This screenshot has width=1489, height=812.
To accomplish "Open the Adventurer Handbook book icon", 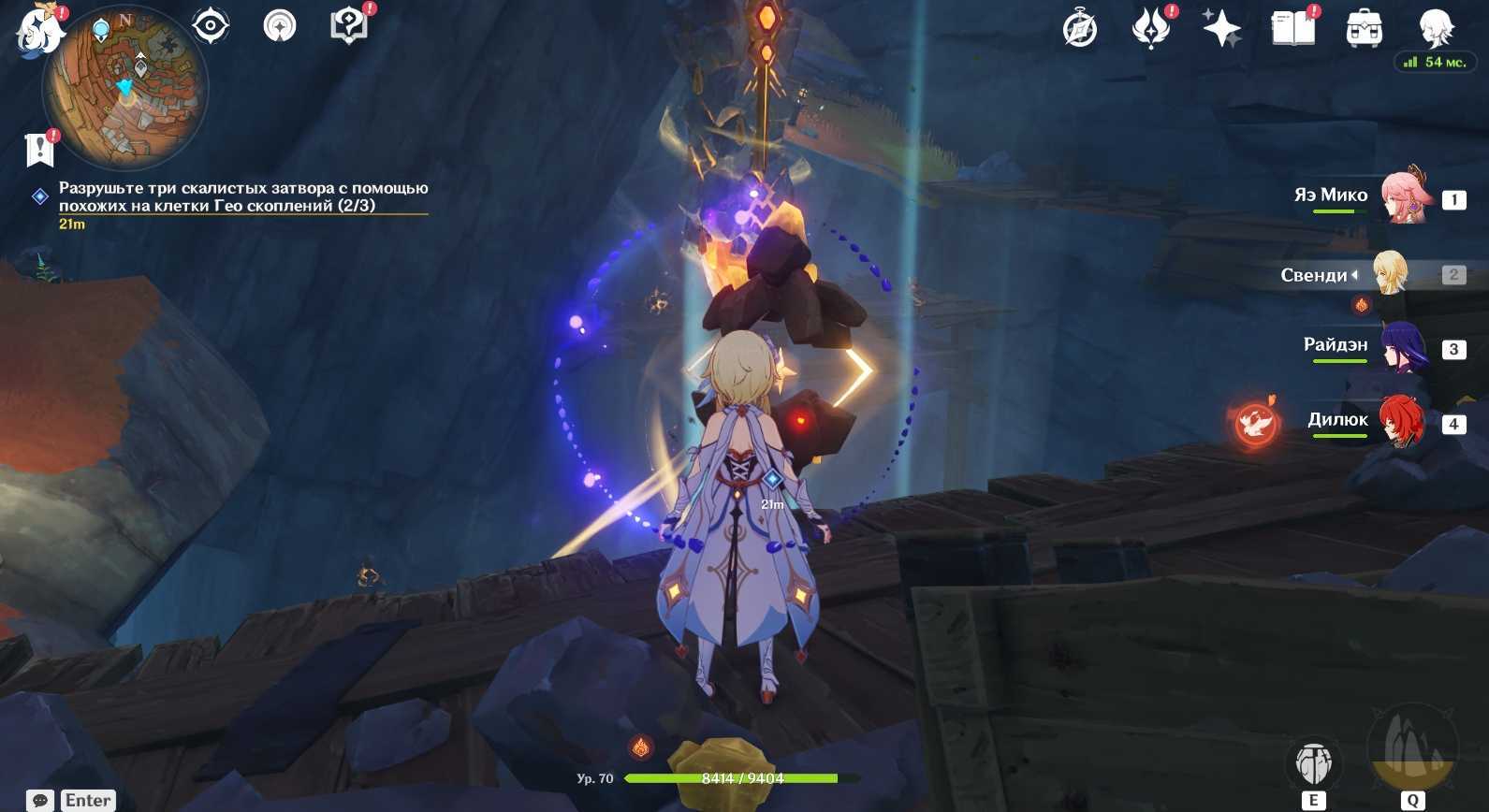I will point(1293,28).
